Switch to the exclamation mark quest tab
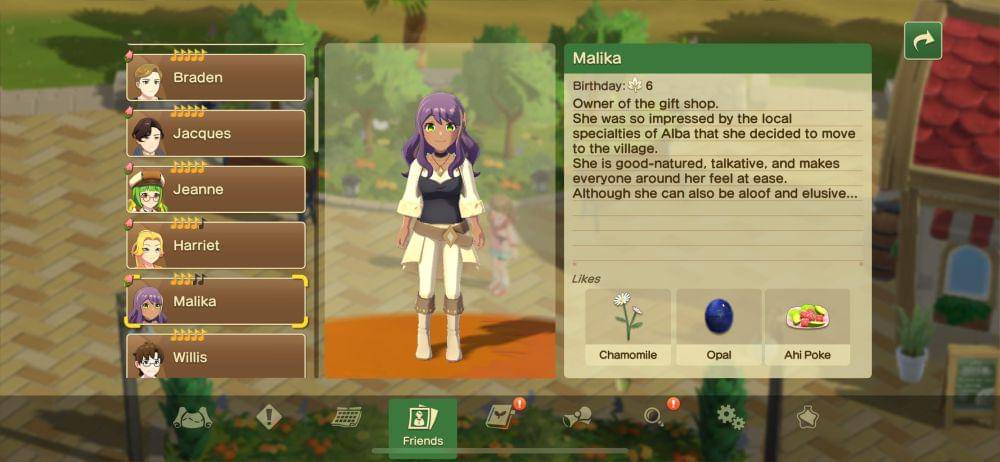 [269, 417]
